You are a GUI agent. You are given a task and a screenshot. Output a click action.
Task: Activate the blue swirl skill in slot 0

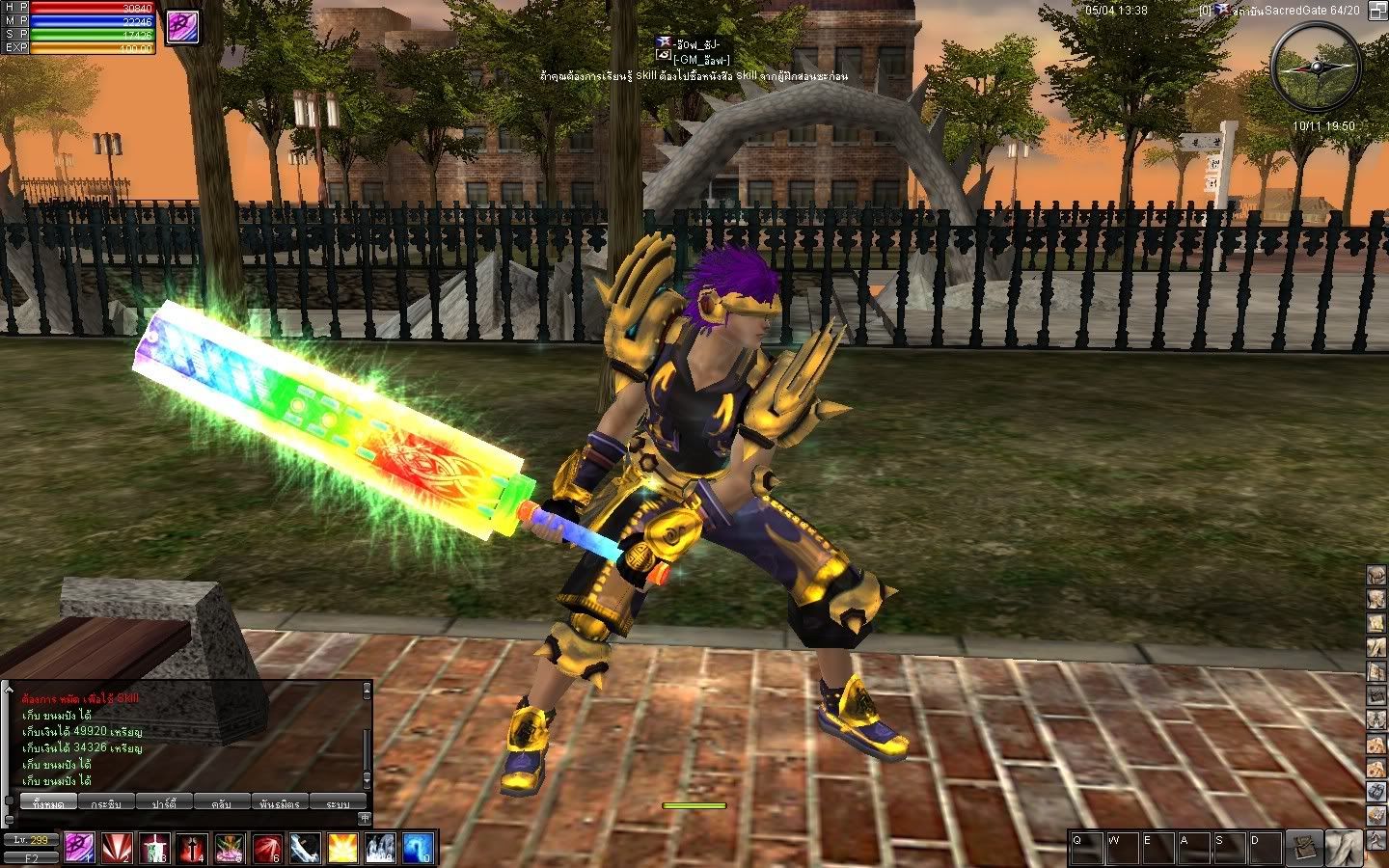[x=417, y=848]
